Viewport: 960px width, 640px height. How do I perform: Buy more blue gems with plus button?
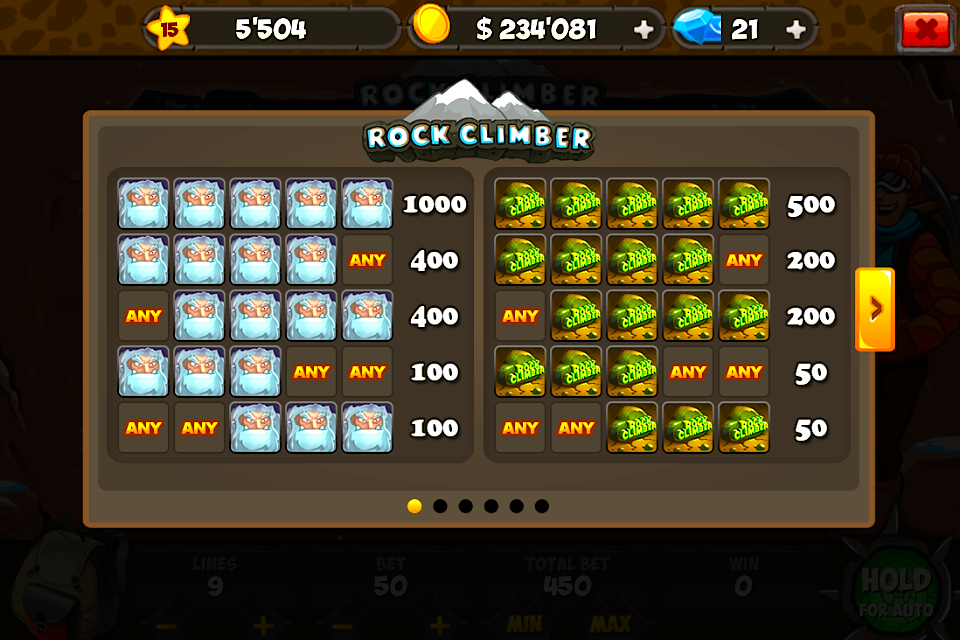pyautogui.click(x=796, y=30)
